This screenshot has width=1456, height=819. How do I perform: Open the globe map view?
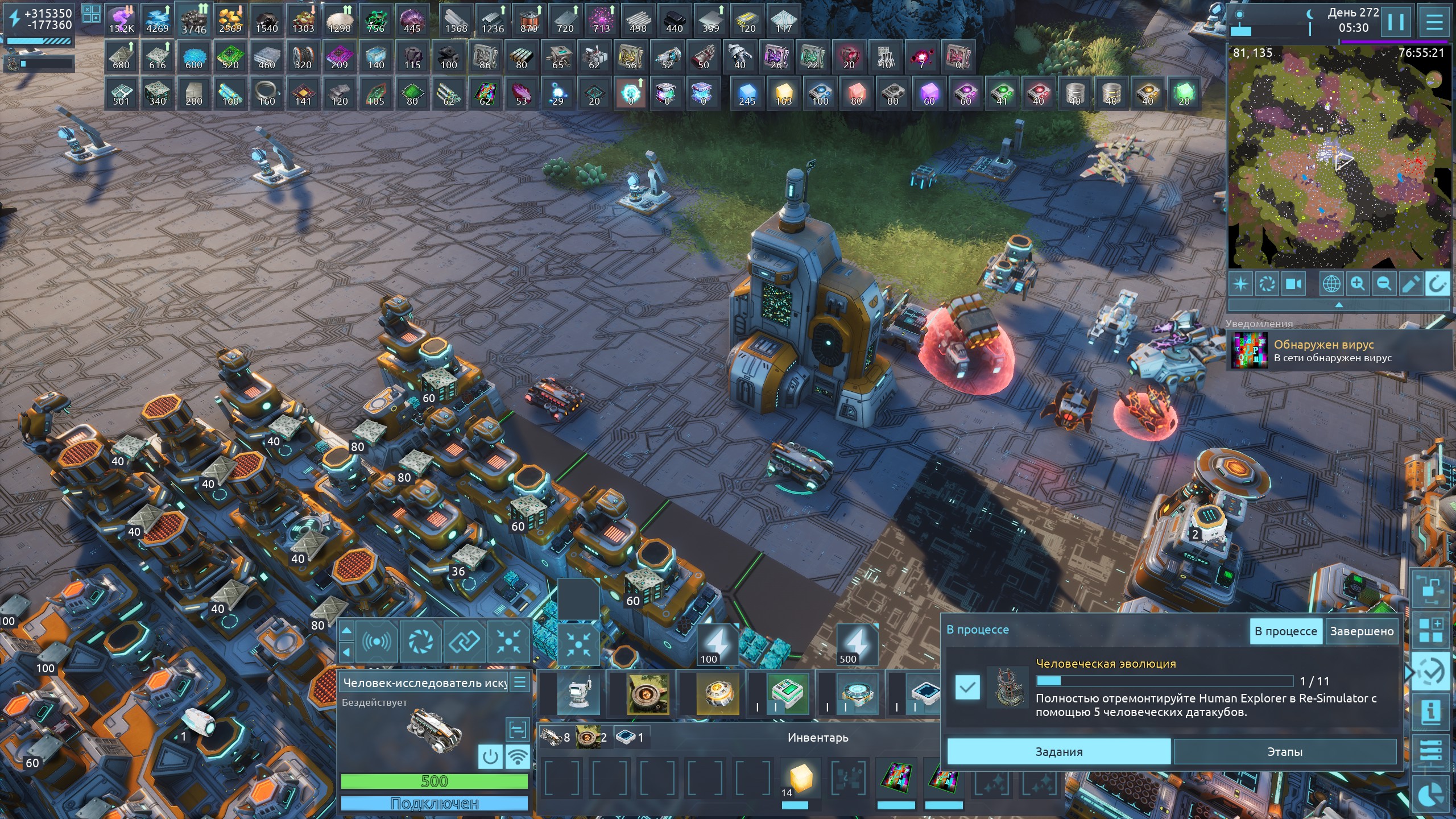tap(1331, 283)
